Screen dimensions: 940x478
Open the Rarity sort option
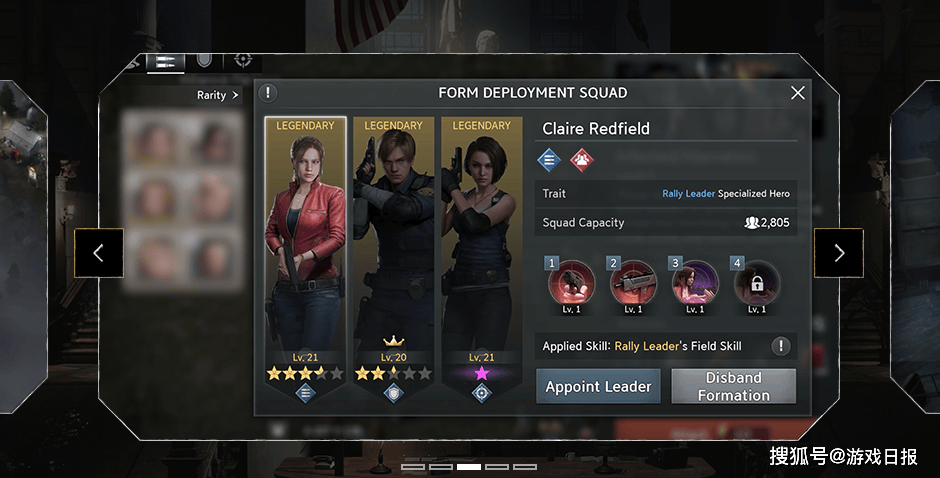(x=218, y=95)
